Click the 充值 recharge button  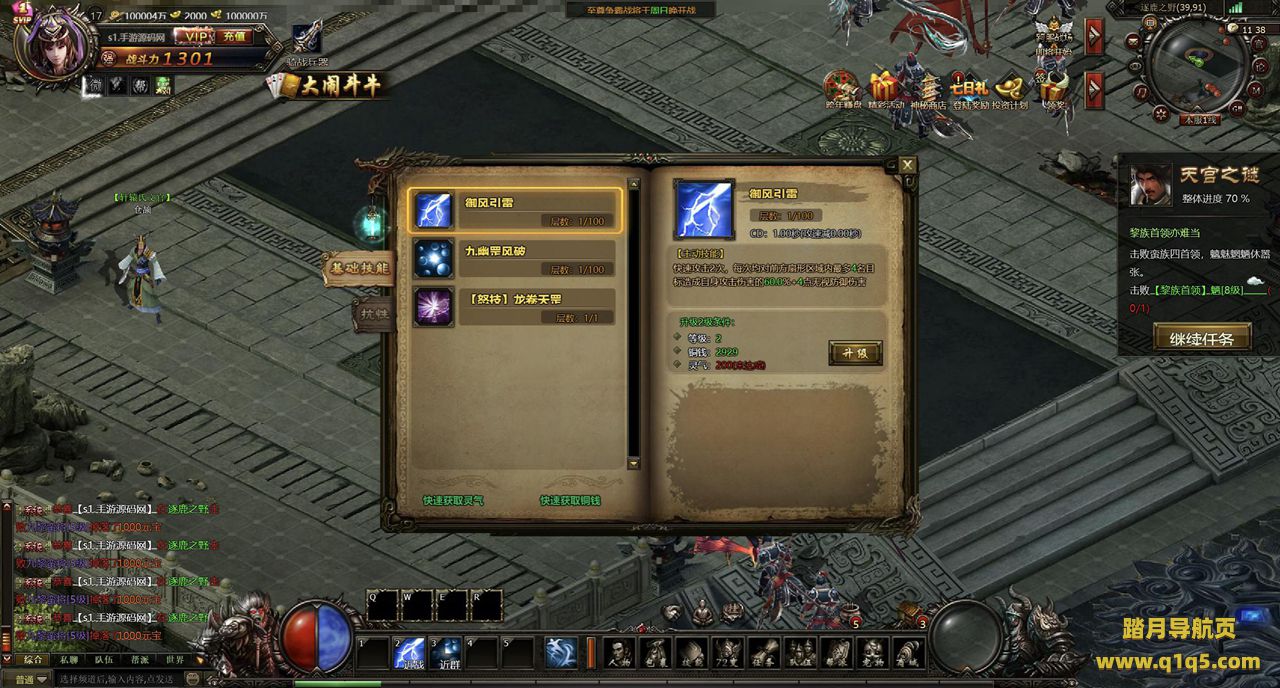coord(234,36)
